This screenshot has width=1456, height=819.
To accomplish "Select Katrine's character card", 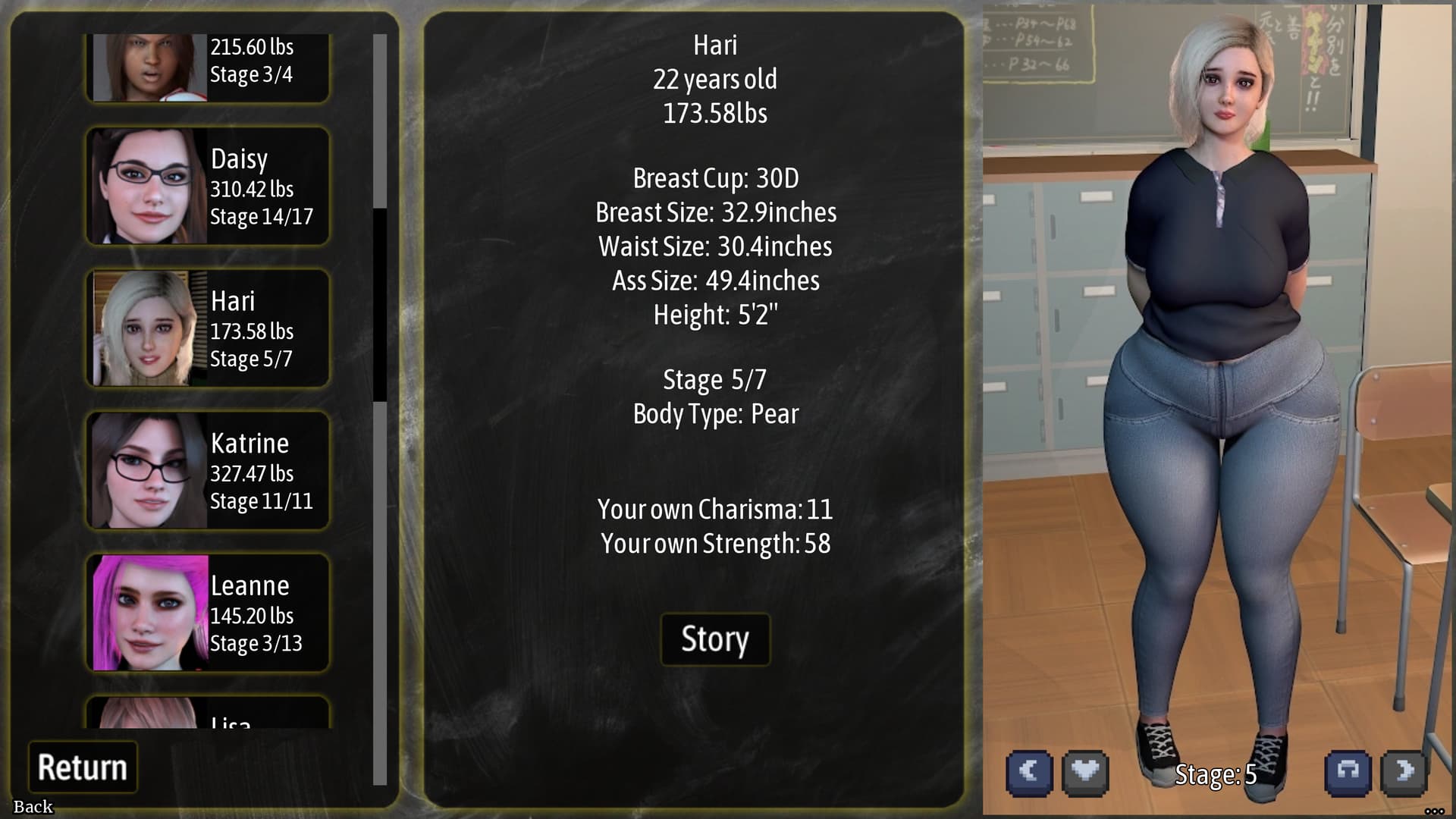I will tap(208, 471).
